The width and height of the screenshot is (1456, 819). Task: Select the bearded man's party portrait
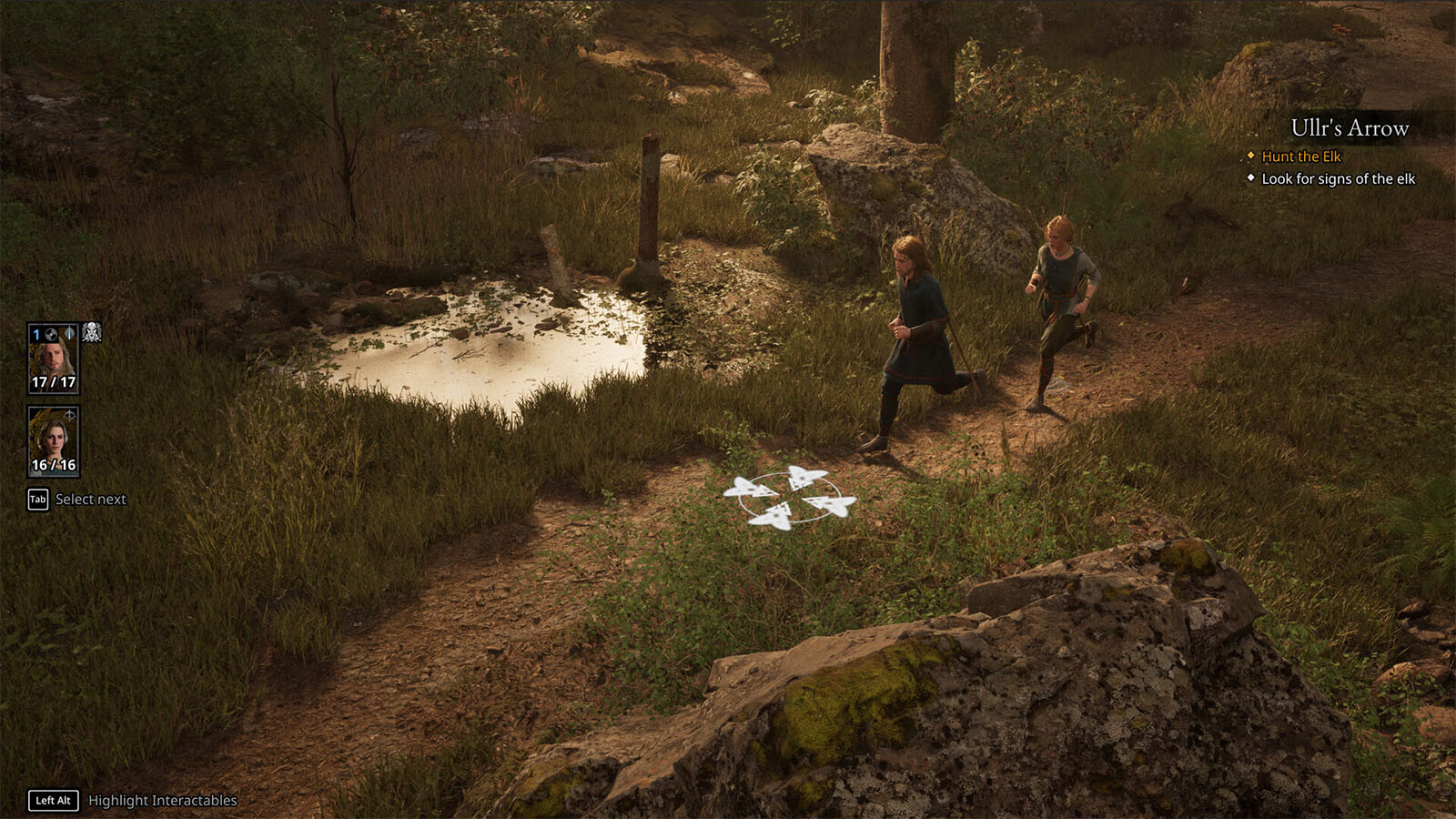[x=54, y=358]
